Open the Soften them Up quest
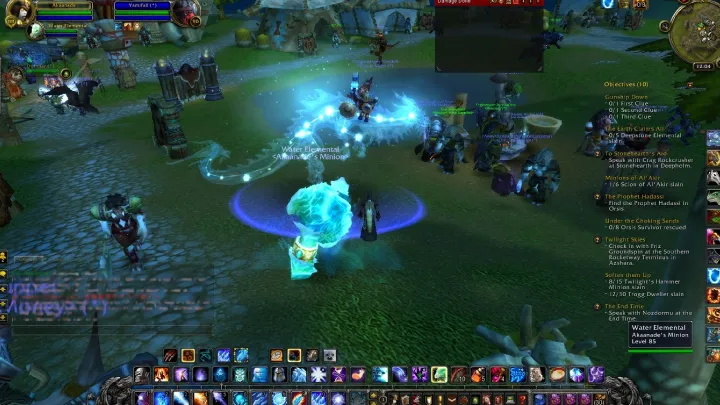The height and width of the screenshot is (405, 720). pos(629,274)
